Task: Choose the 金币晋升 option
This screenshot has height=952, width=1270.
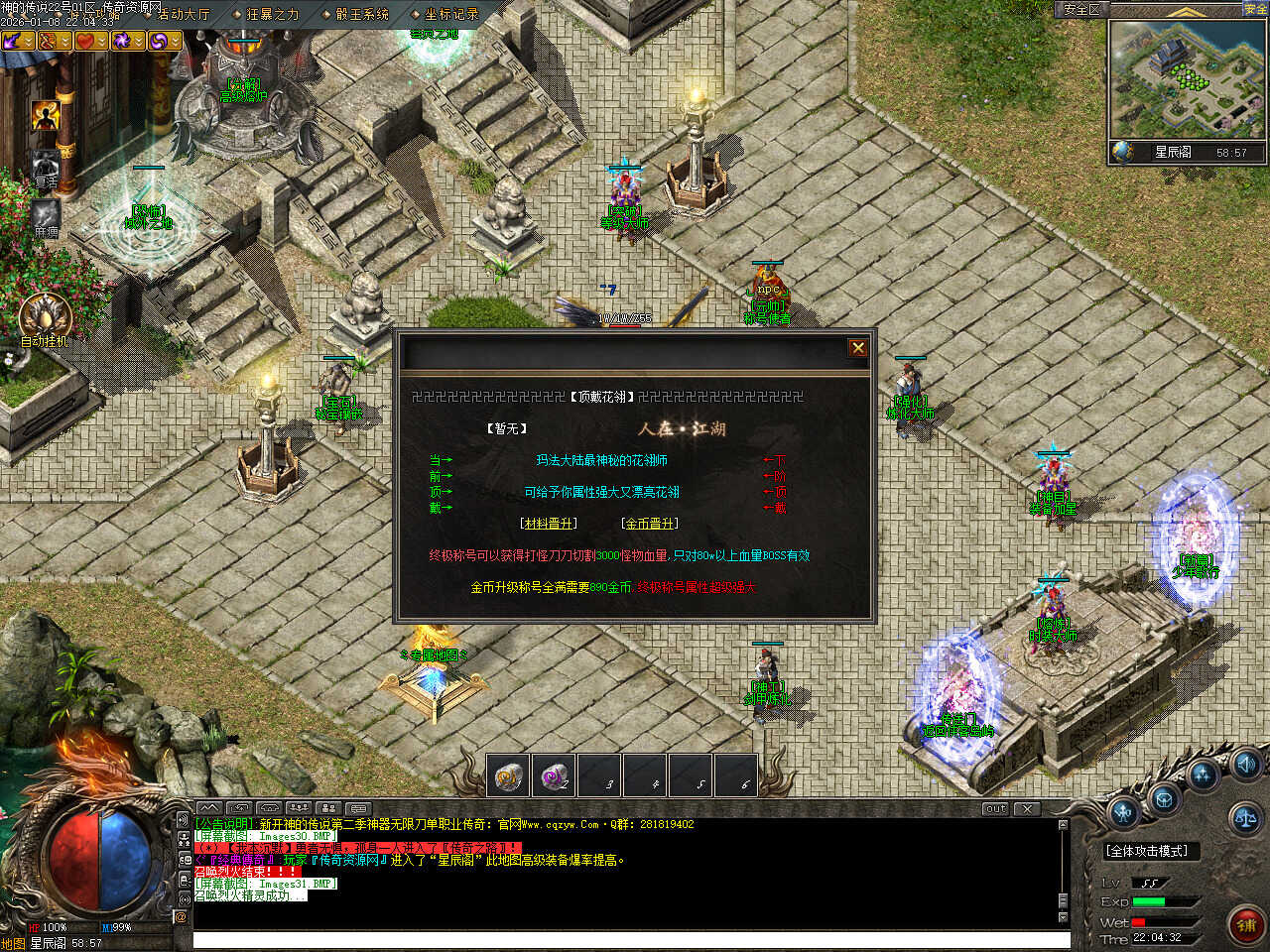Action: [x=650, y=524]
